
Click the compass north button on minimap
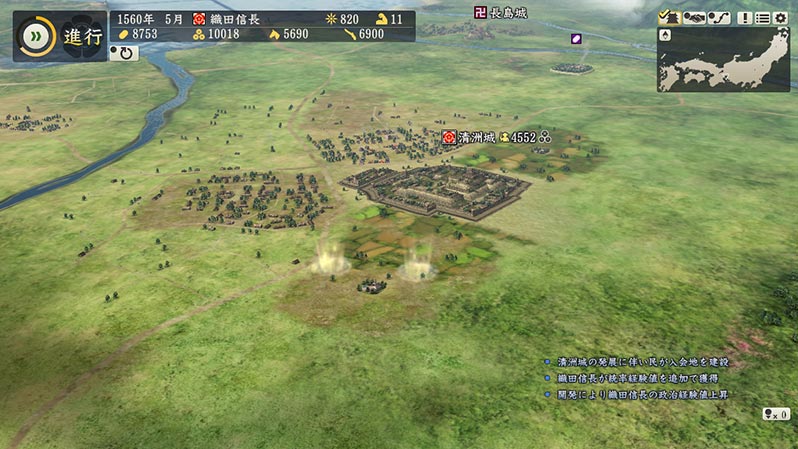tap(667, 35)
